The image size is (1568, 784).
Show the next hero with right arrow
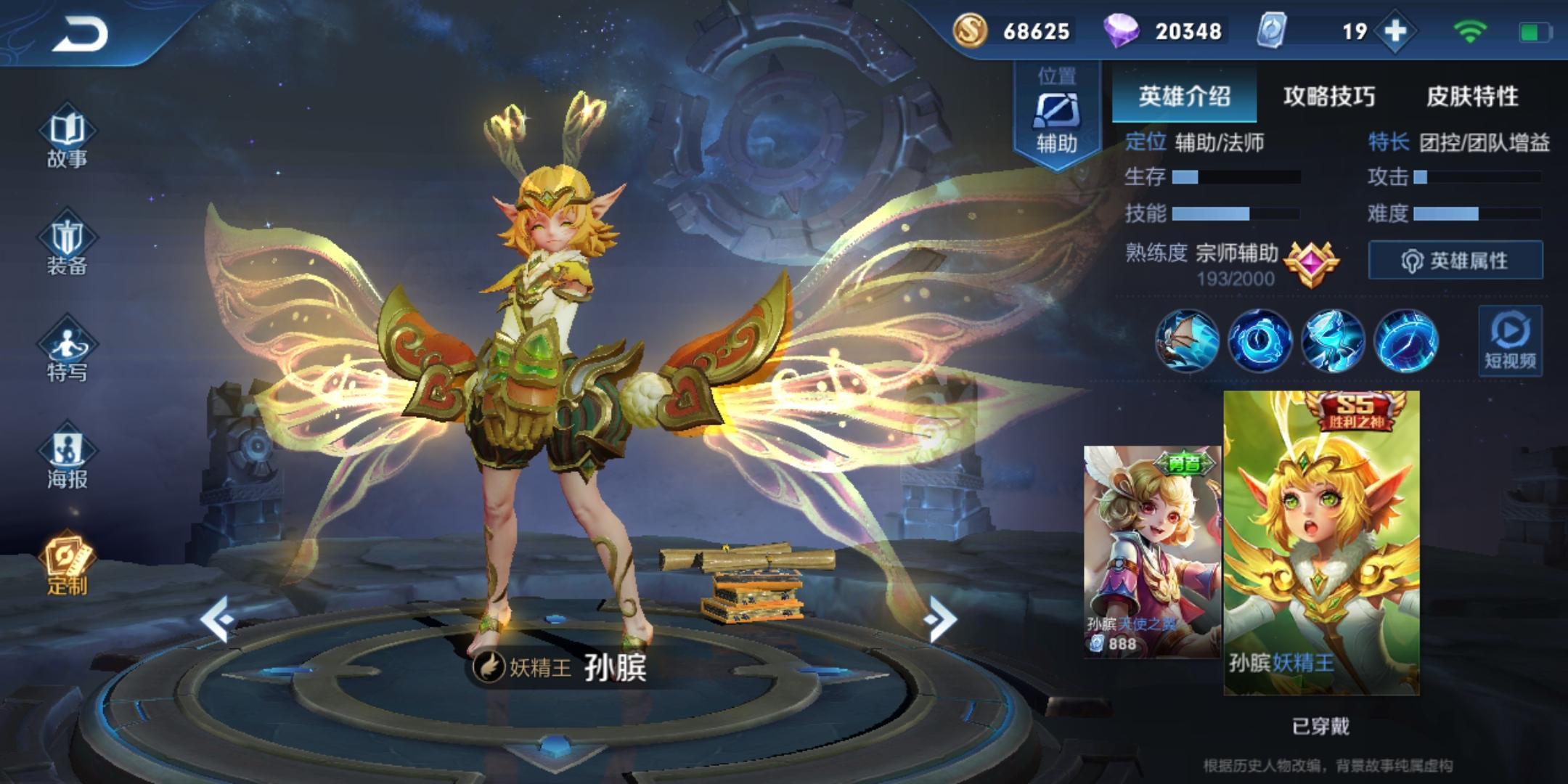941,619
